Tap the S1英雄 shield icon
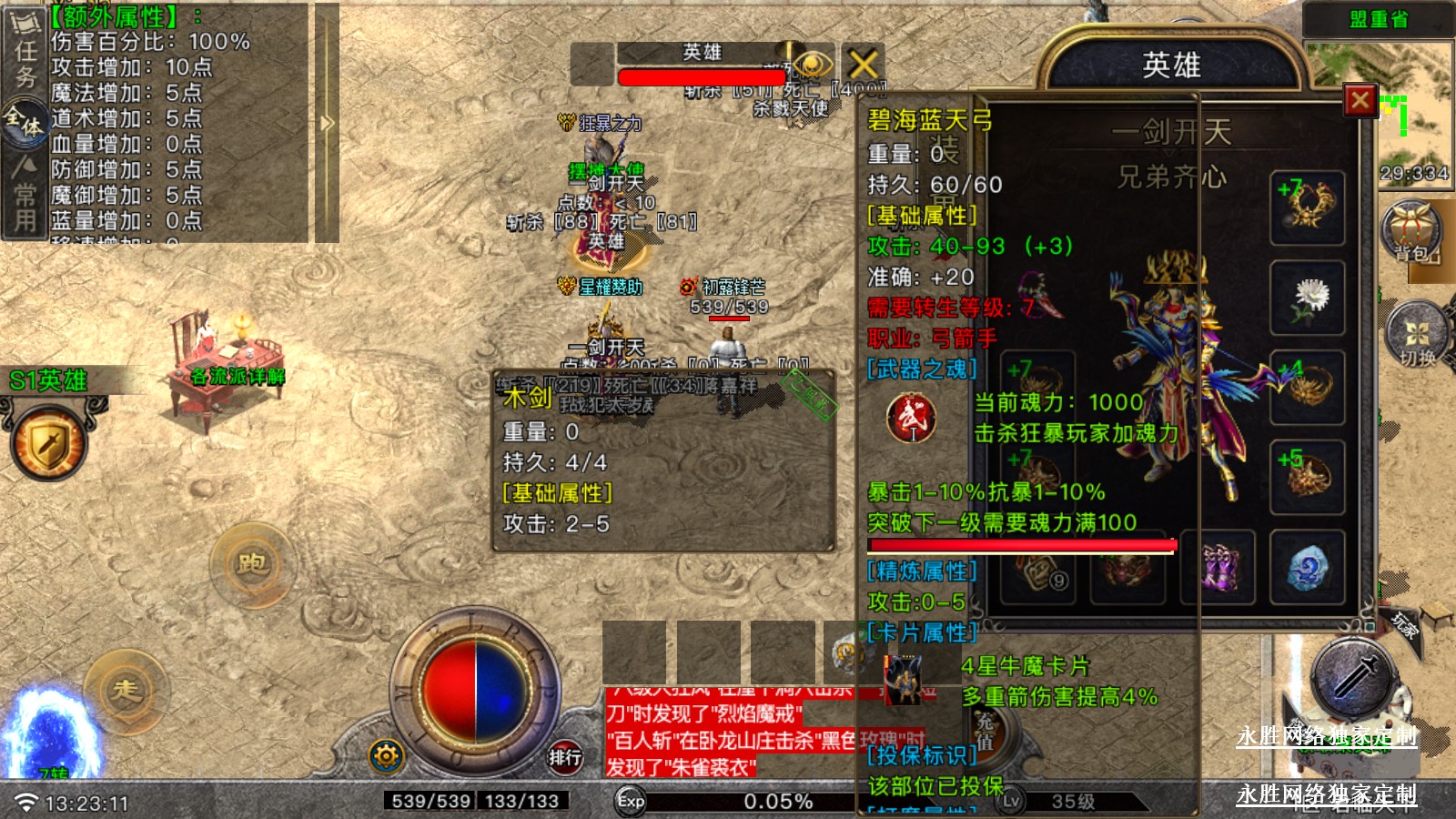The width and height of the screenshot is (1456, 819). pyautogui.click(x=47, y=445)
